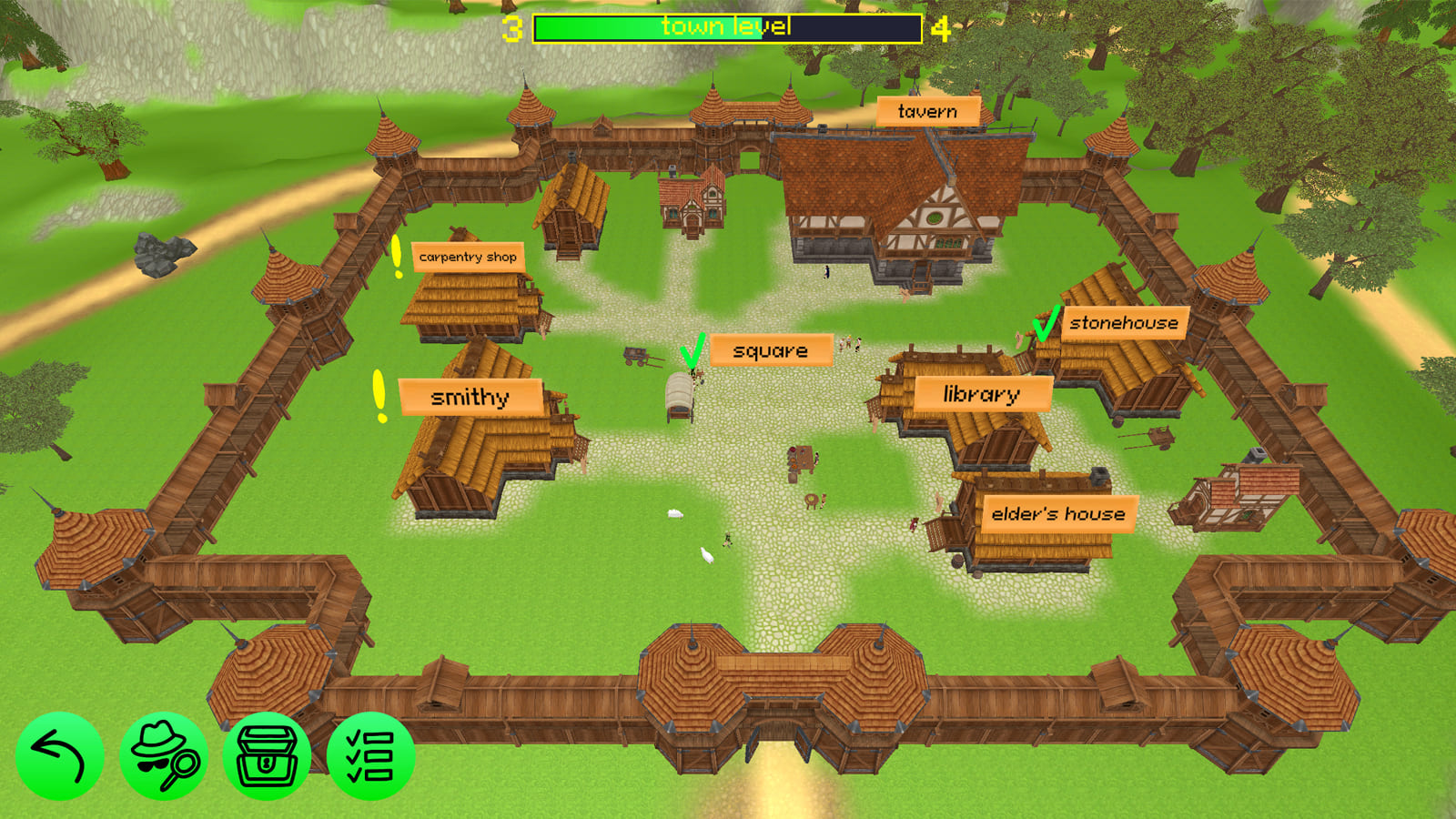Click the number 3 beside the town level bar
Viewport: 1456px width, 819px height.
(x=512, y=26)
